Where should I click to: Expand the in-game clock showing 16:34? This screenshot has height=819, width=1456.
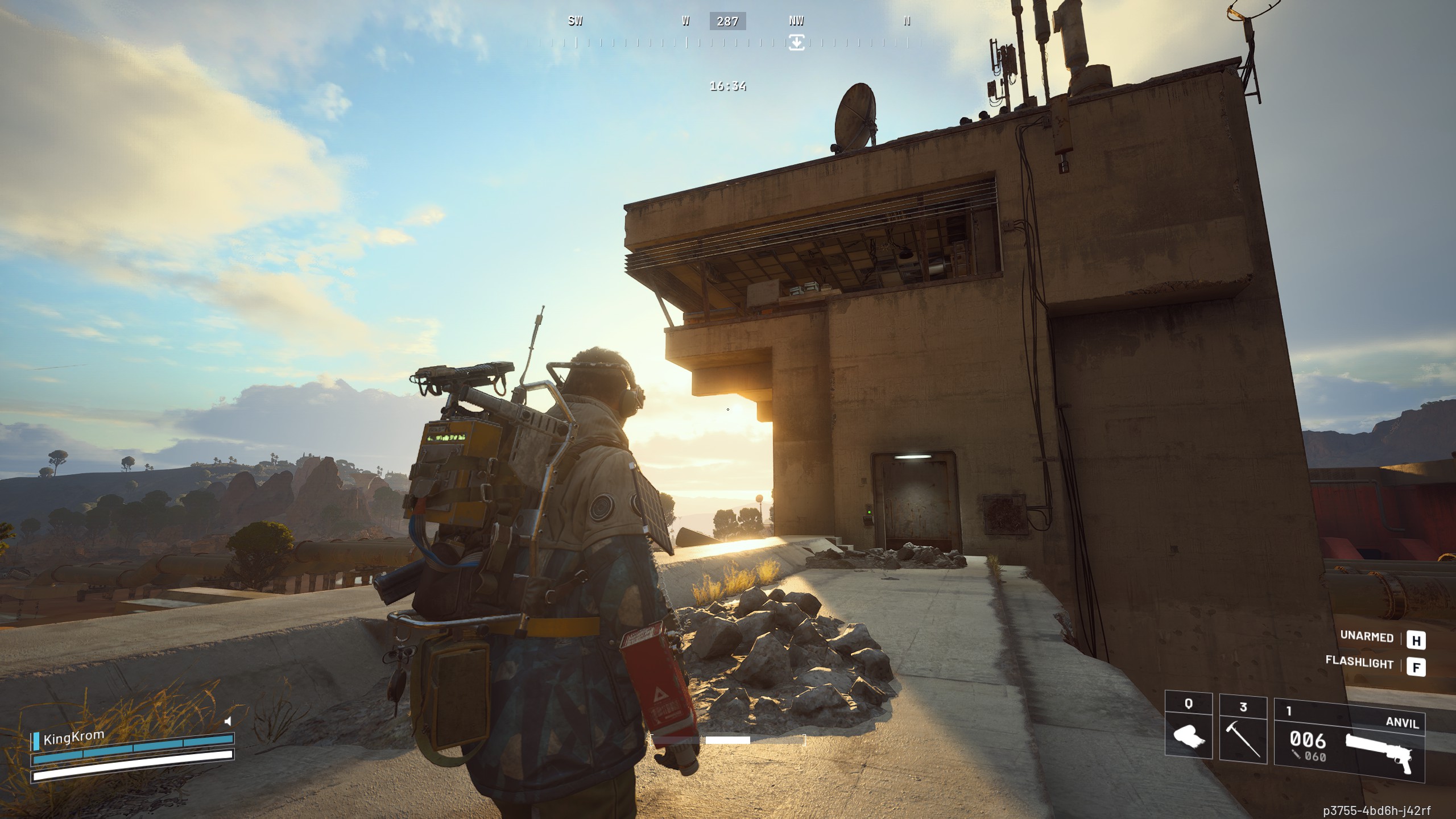click(727, 86)
